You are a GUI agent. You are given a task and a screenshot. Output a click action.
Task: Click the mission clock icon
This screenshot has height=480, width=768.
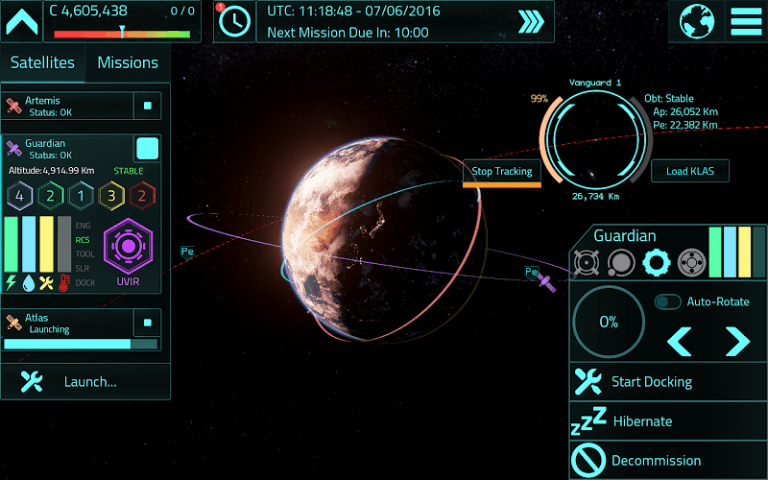point(235,21)
